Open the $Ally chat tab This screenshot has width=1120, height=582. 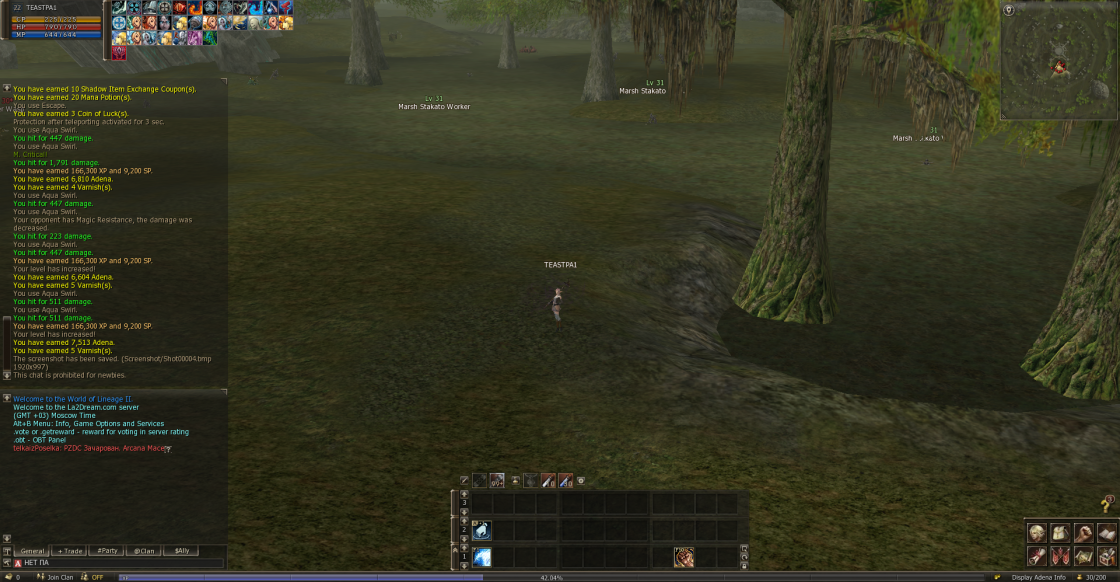click(x=181, y=551)
